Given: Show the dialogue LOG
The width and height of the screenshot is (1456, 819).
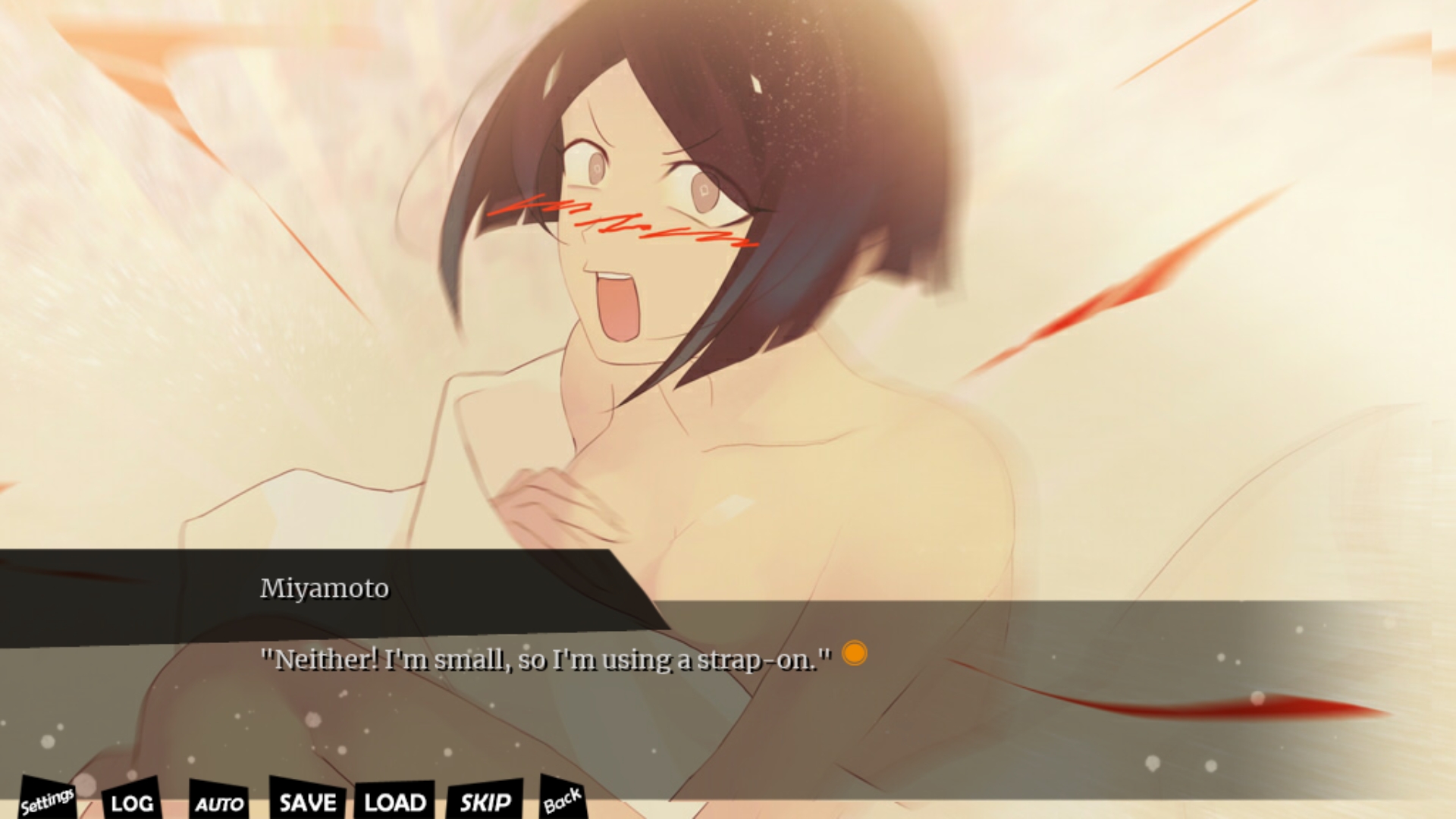Looking at the screenshot, I should click(132, 802).
